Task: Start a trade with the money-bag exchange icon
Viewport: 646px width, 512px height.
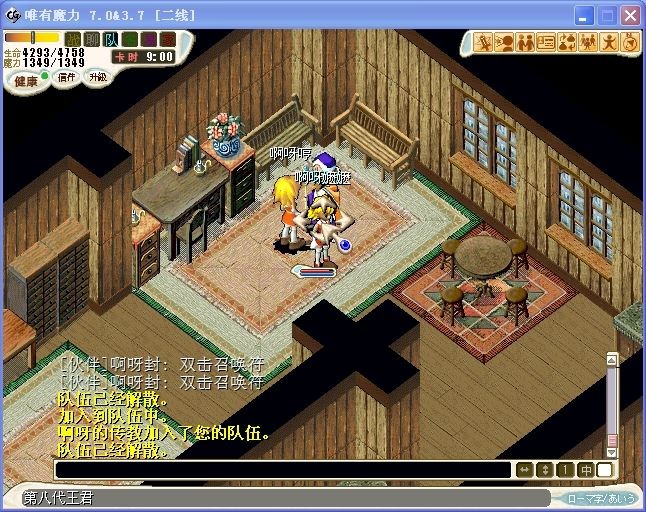Action: click(x=567, y=42)
